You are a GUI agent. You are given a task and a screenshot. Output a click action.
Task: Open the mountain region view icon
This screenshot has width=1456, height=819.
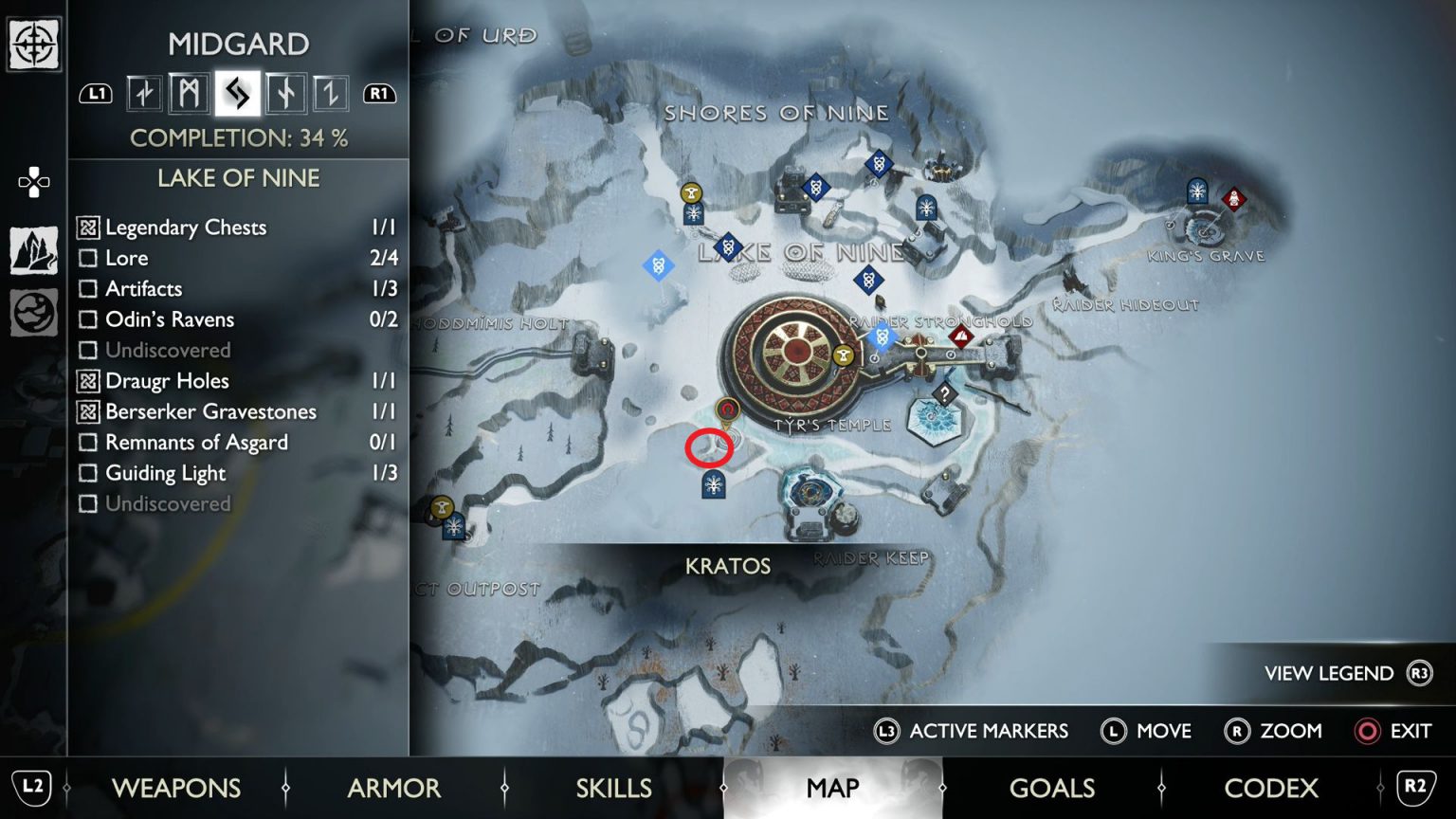34,248
